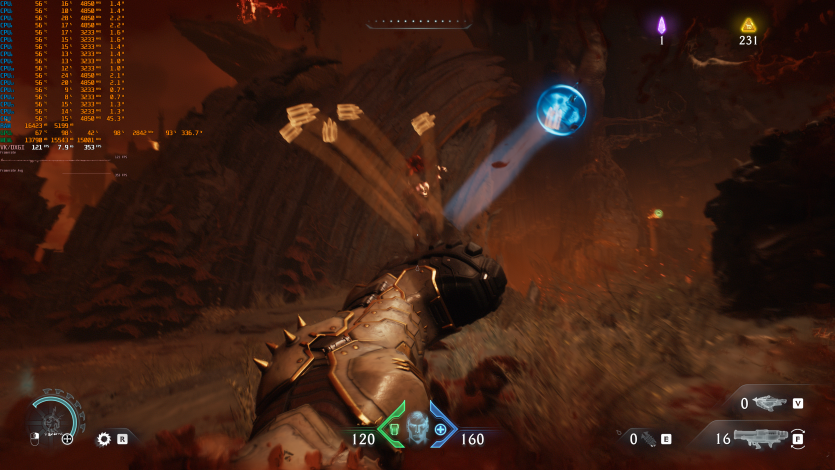Use the grenade item slot
This screenshot has height=470, width=835.
[648, 438]
